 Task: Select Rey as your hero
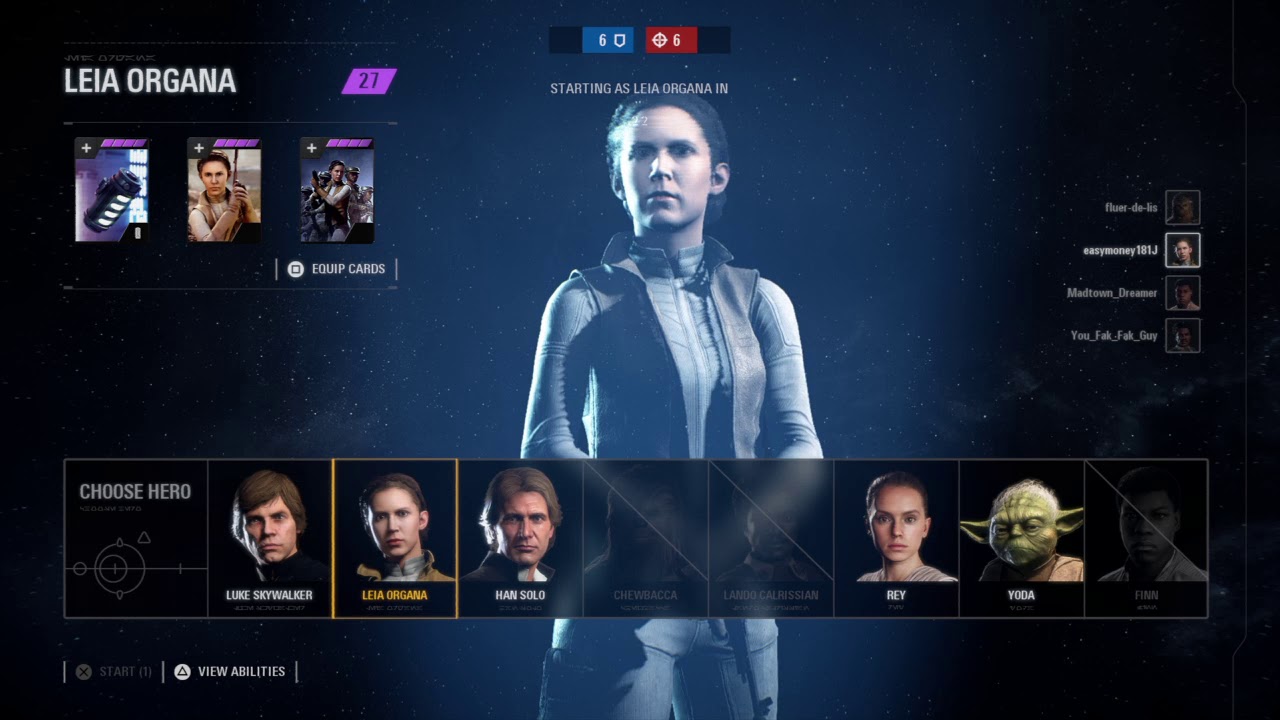896,538
